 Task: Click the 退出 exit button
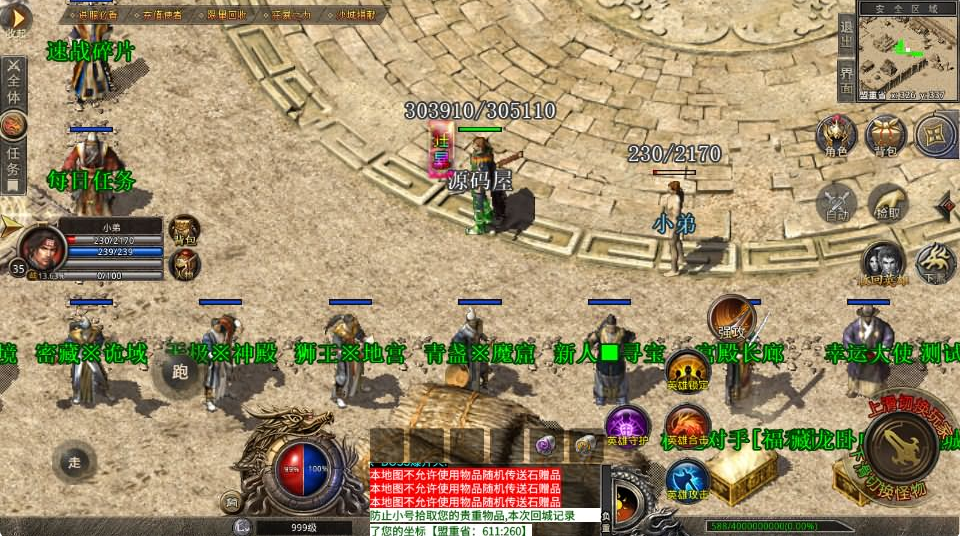click(x=846, y=36)
